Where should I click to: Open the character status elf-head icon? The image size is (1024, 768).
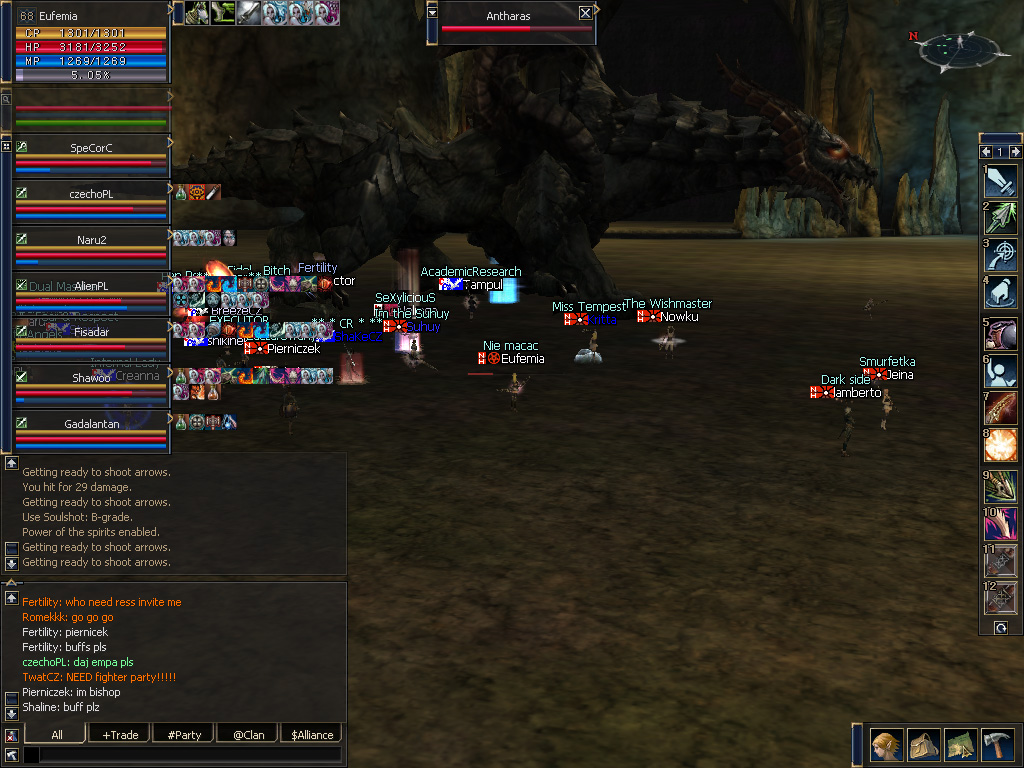[886, 745]
